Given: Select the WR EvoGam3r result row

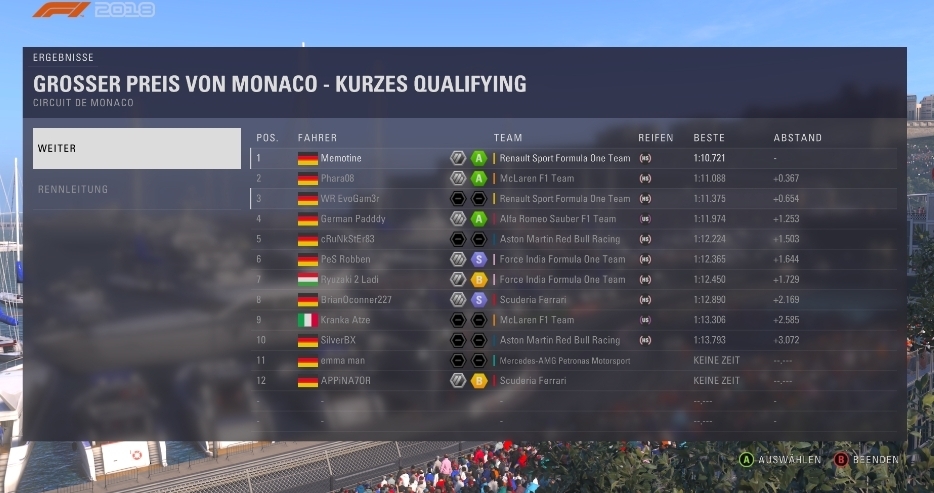Looking at the screenshot, I should [x=573, y=199].
